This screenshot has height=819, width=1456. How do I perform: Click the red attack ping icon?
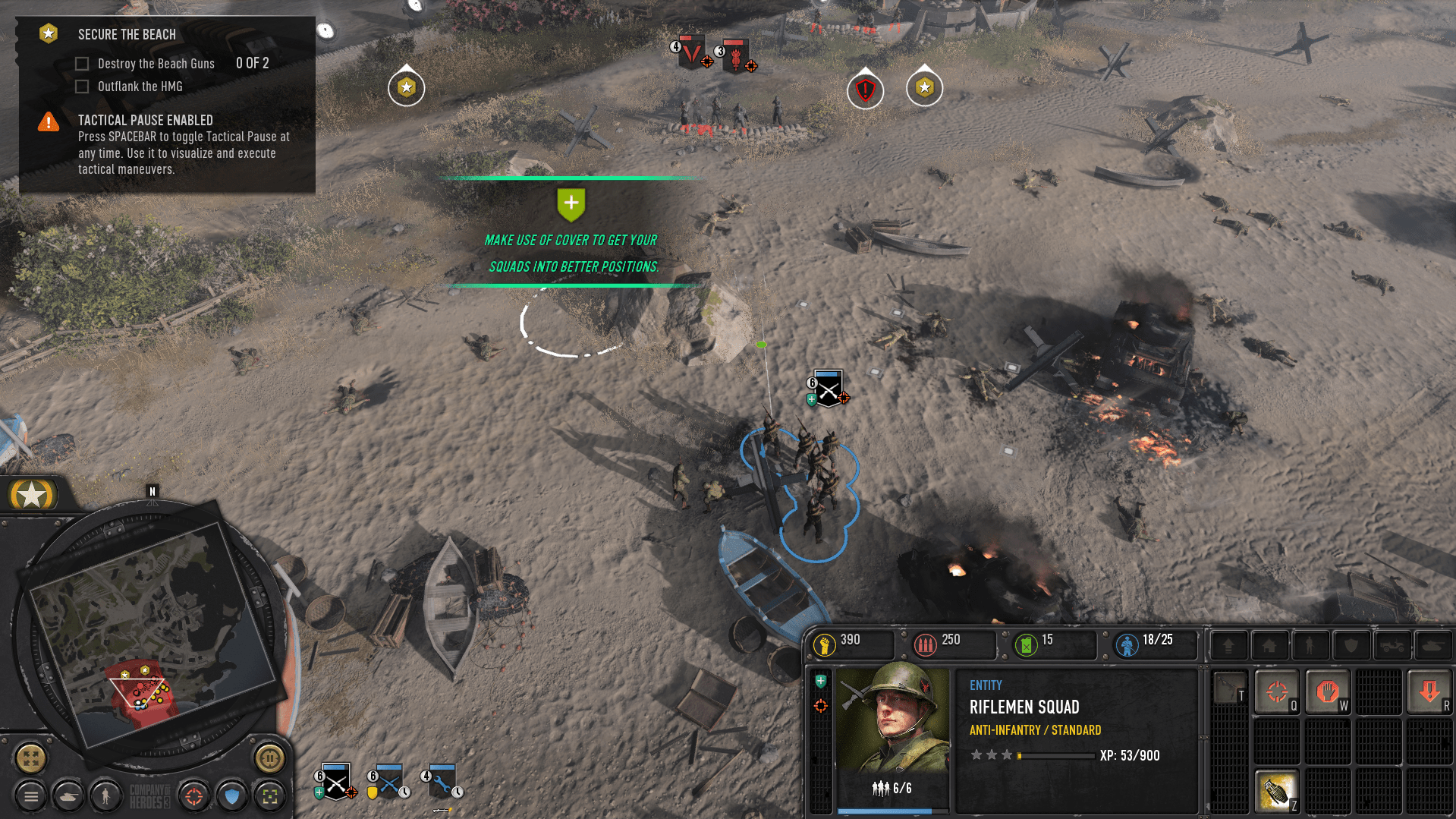(x=194, y=796)
